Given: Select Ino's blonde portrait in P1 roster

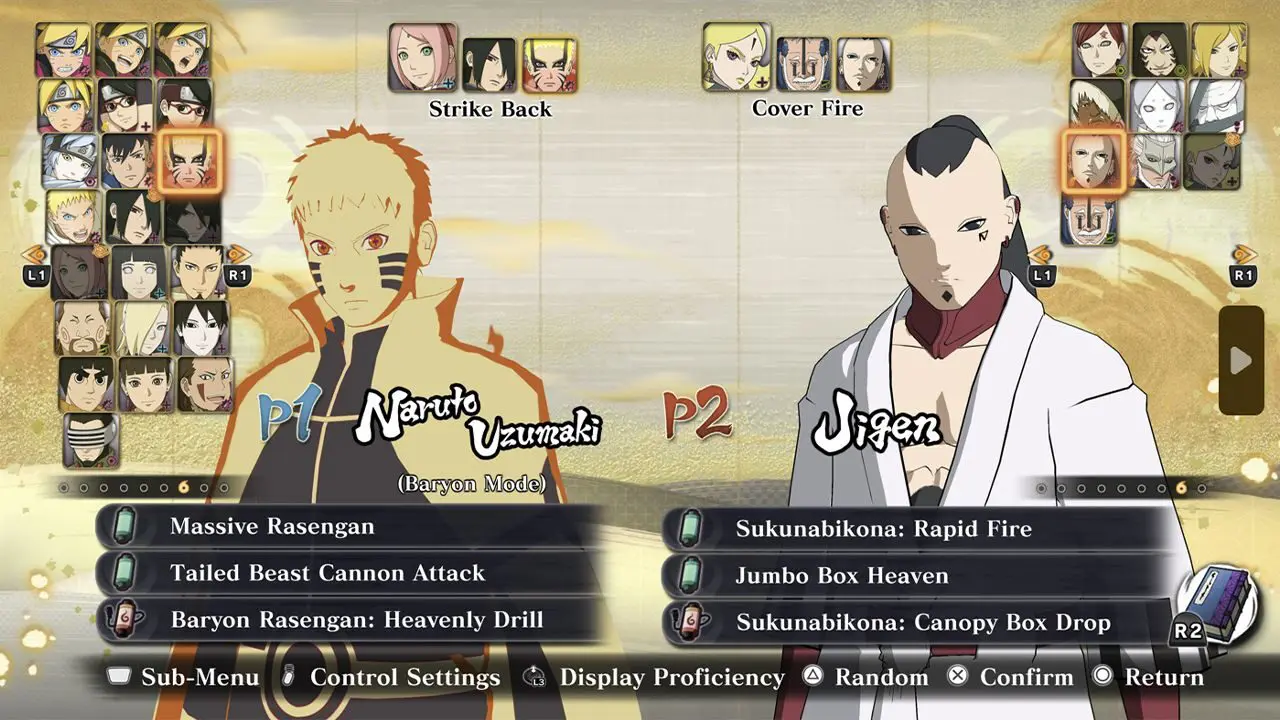Looking at the screenshot, I should click(141, 327).
